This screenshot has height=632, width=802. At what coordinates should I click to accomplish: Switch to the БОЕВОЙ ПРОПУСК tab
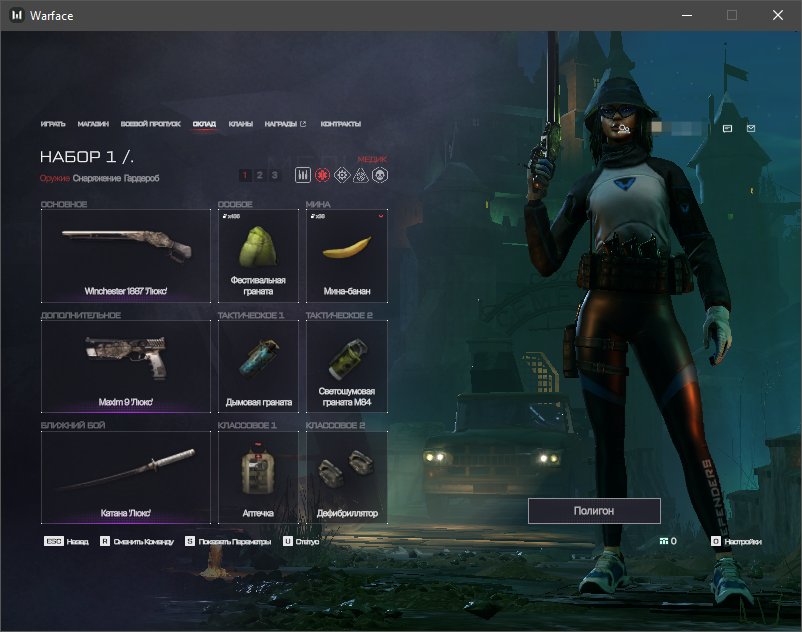(x=150, y=124)
